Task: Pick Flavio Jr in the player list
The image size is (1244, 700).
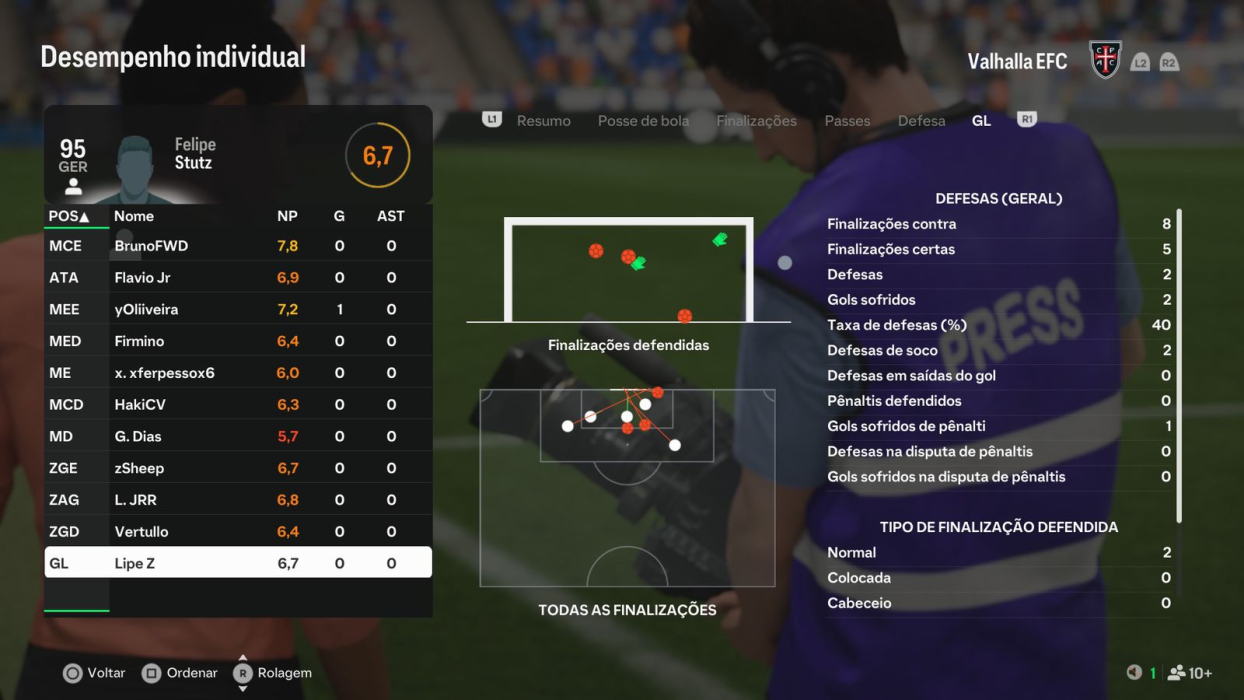Action: coord(238,278)
